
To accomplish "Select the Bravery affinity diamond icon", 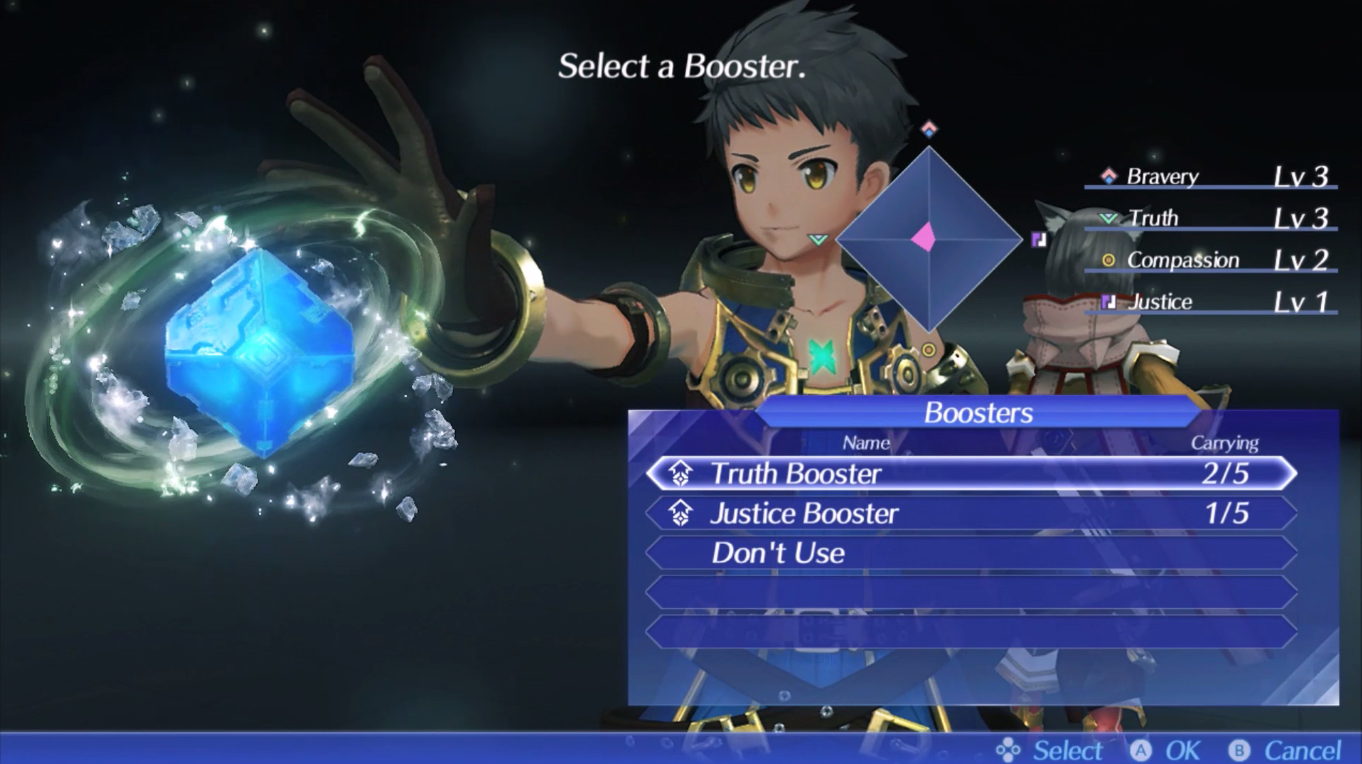I will click(1108, 176).
